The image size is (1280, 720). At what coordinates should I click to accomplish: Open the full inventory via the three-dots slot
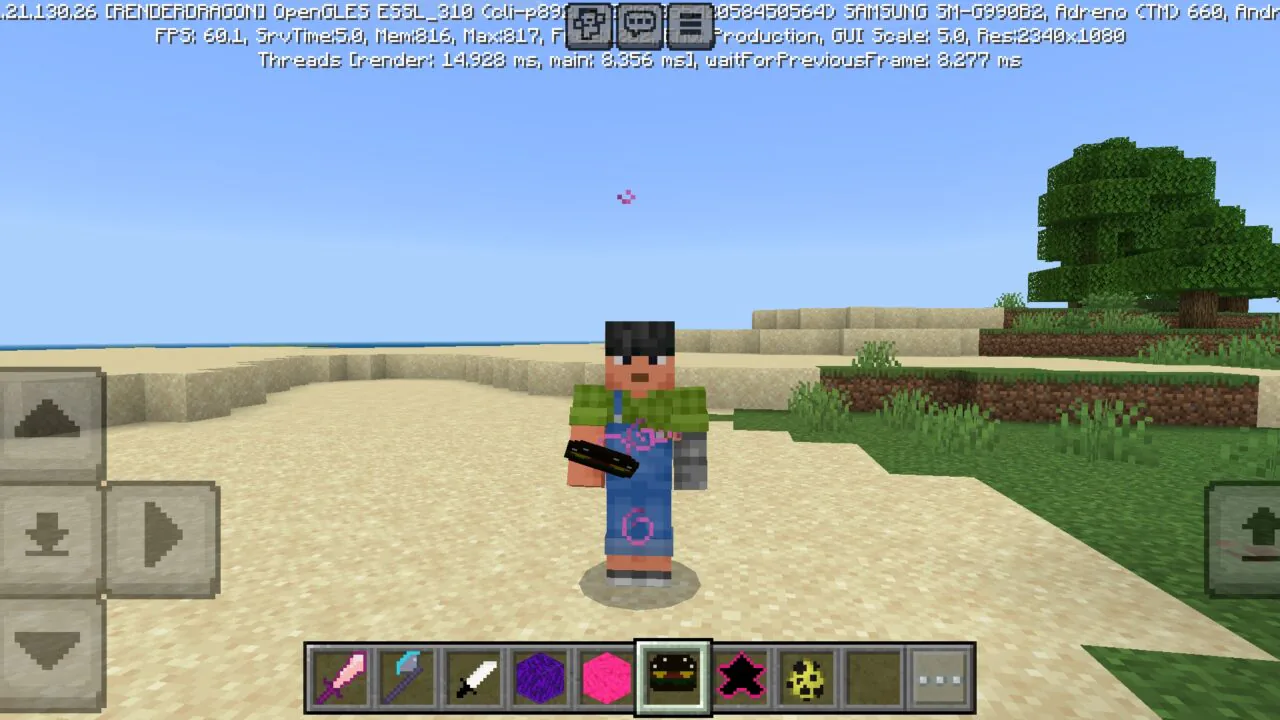[940, 678]
